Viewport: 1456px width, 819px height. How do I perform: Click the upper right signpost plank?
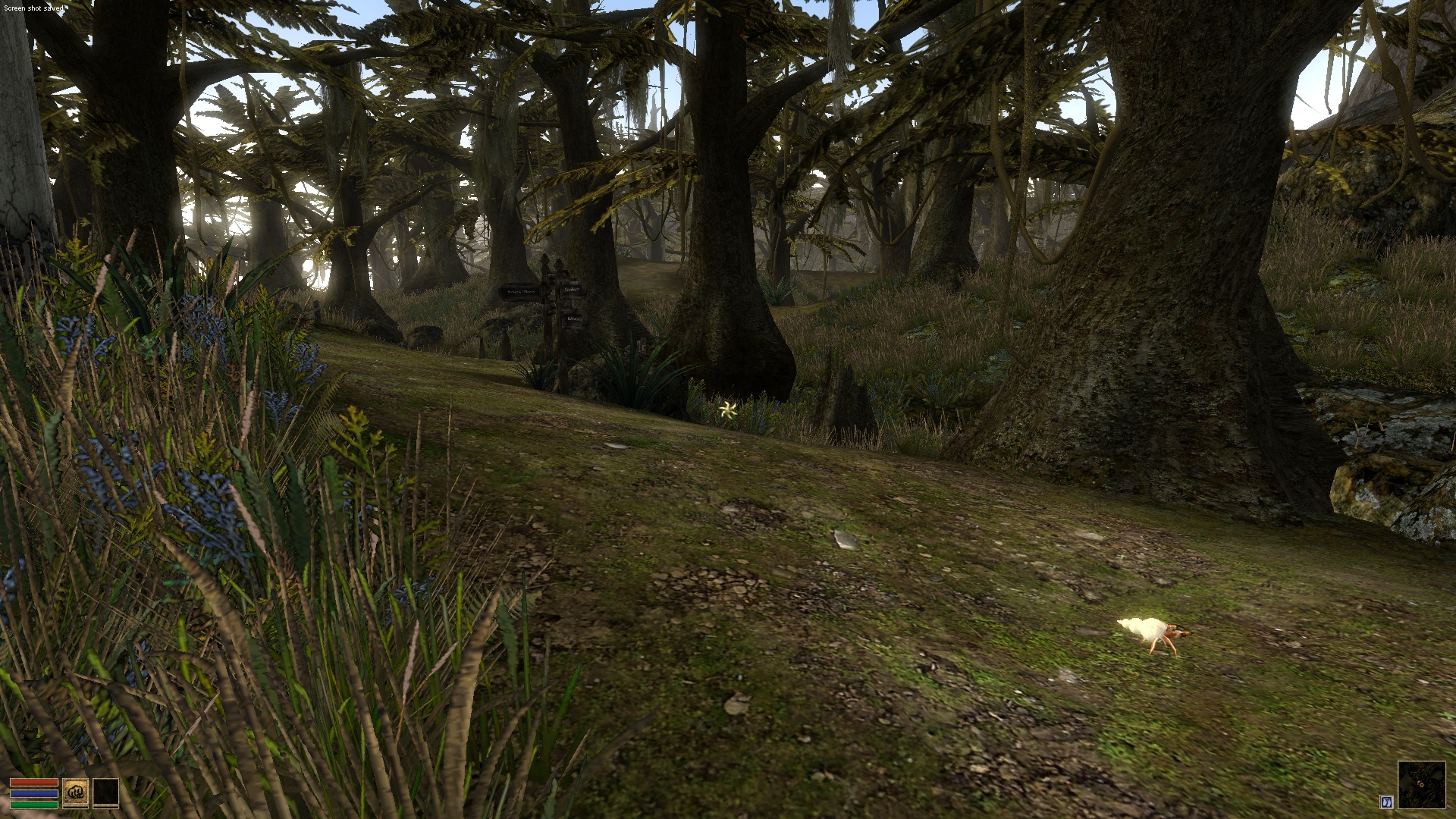click(571, 289)
